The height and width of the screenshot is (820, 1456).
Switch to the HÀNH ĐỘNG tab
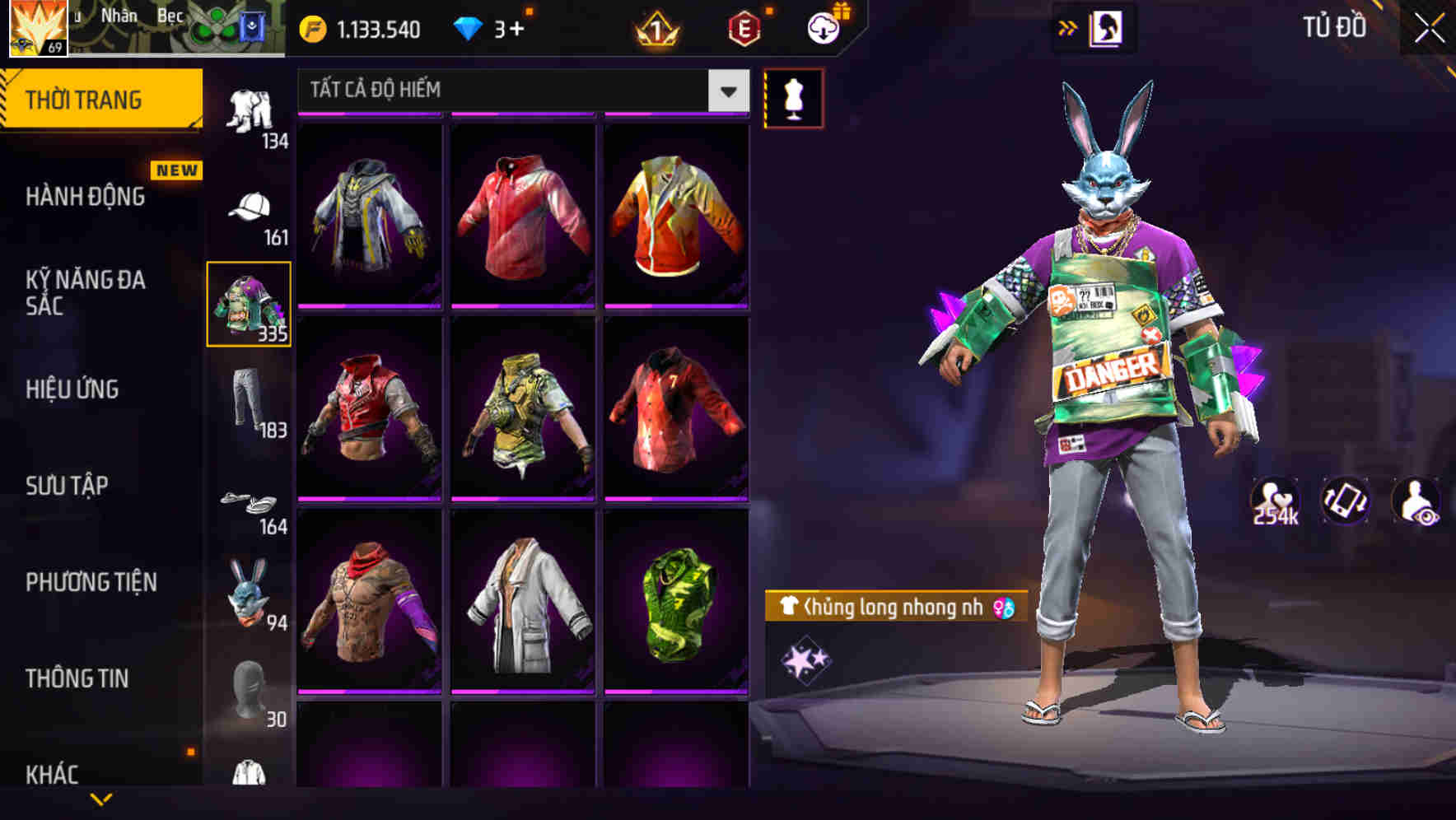coord(85,196)
